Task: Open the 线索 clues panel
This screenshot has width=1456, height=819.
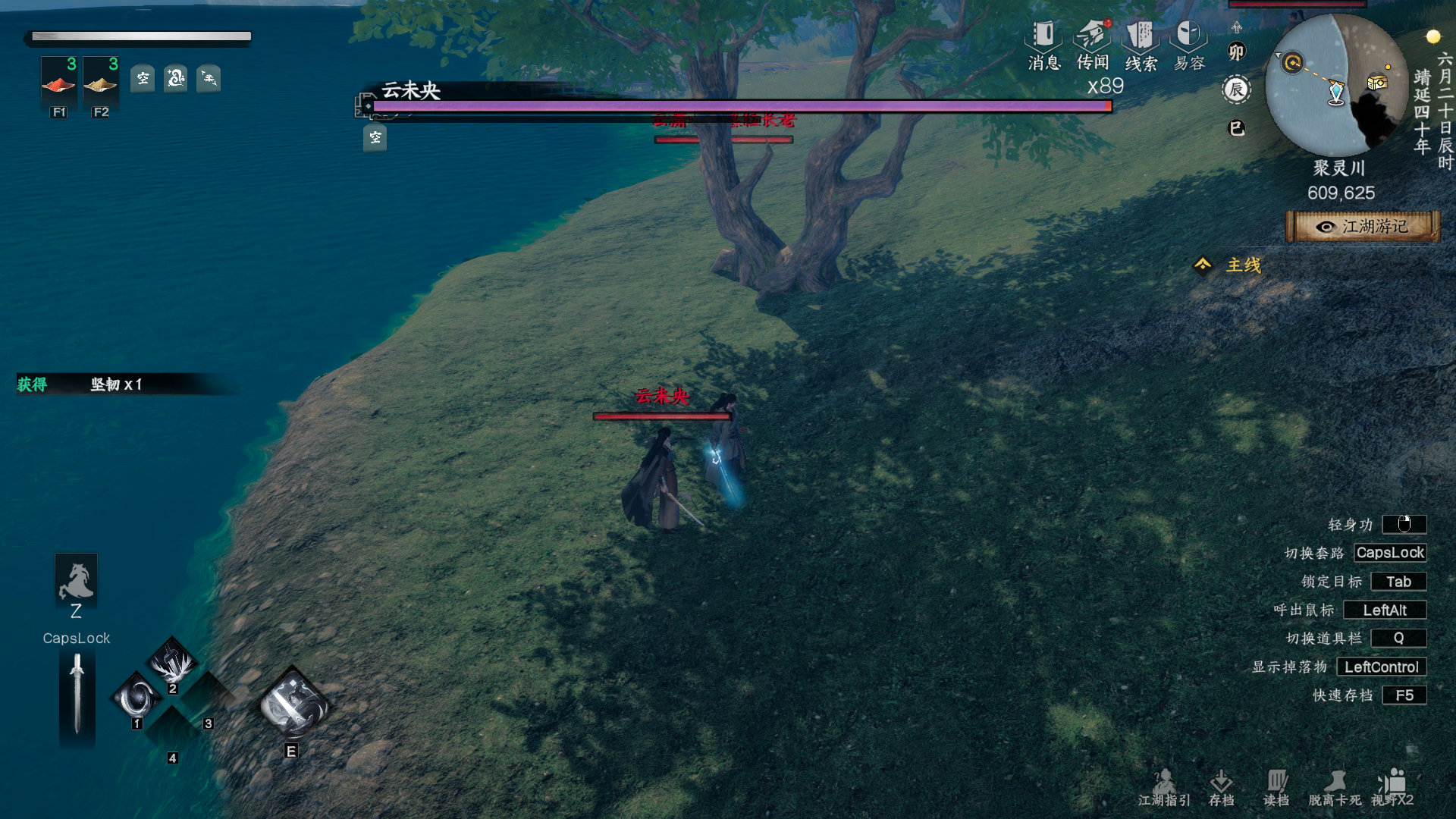Action: 1140,45
